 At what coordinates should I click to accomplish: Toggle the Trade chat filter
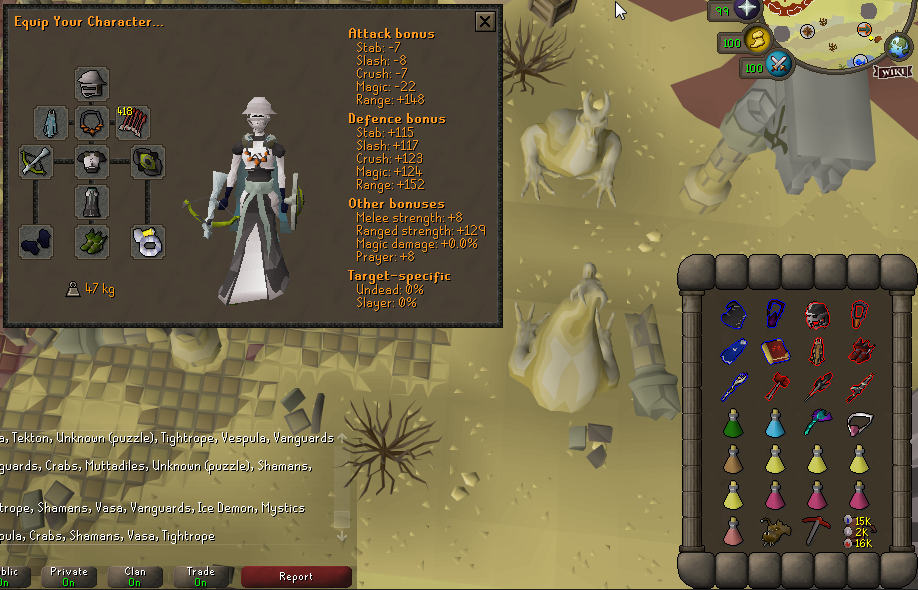[200, 576]
